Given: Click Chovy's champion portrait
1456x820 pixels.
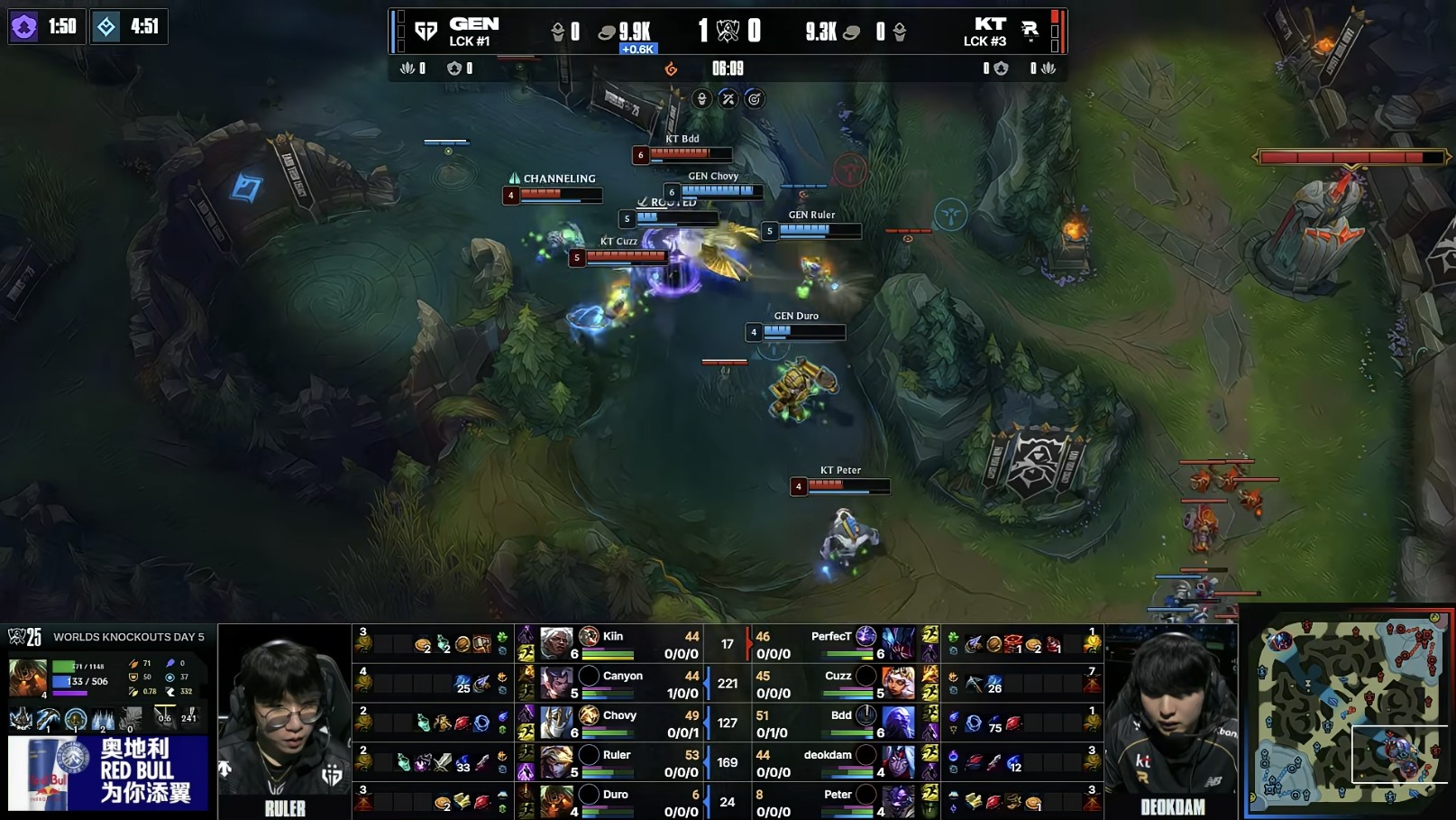Looking at the screenshot, I should [556, 723].
